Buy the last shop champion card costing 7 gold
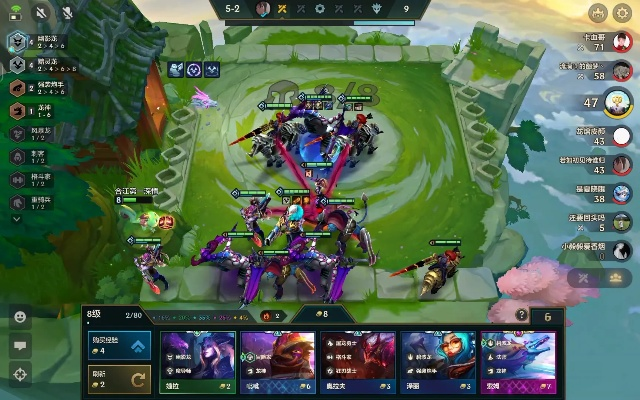 518,362
